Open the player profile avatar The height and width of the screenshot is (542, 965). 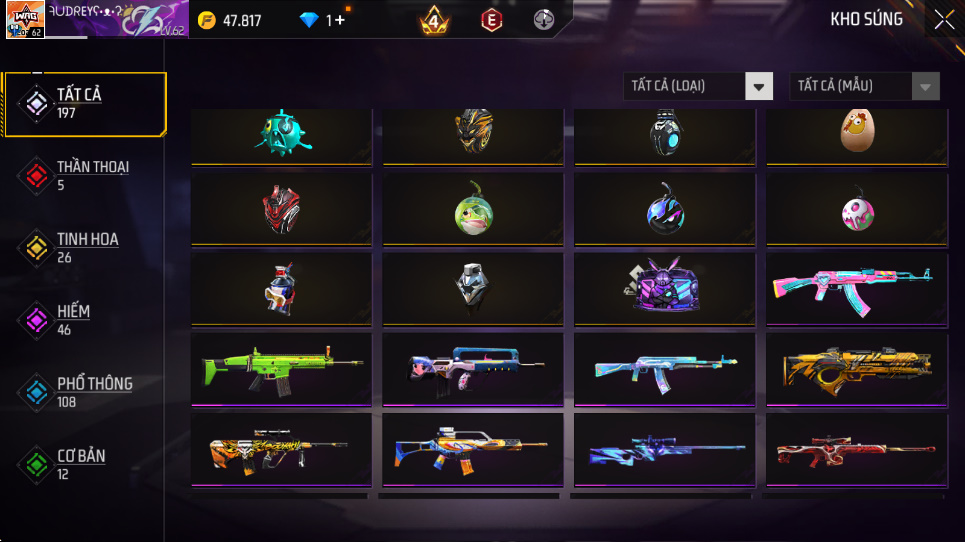click(25, 20)
